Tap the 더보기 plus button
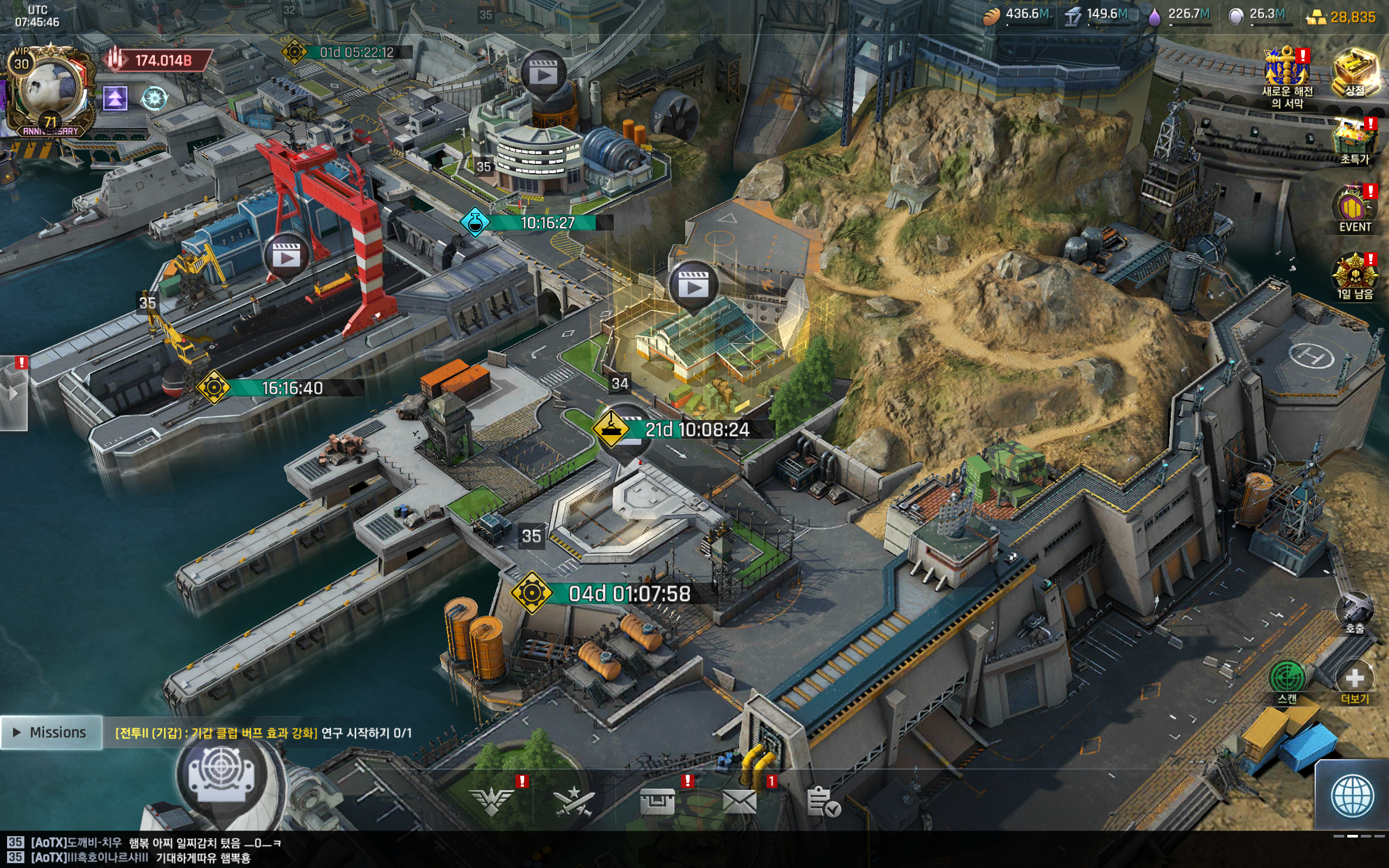 [x=1355, y=679]
